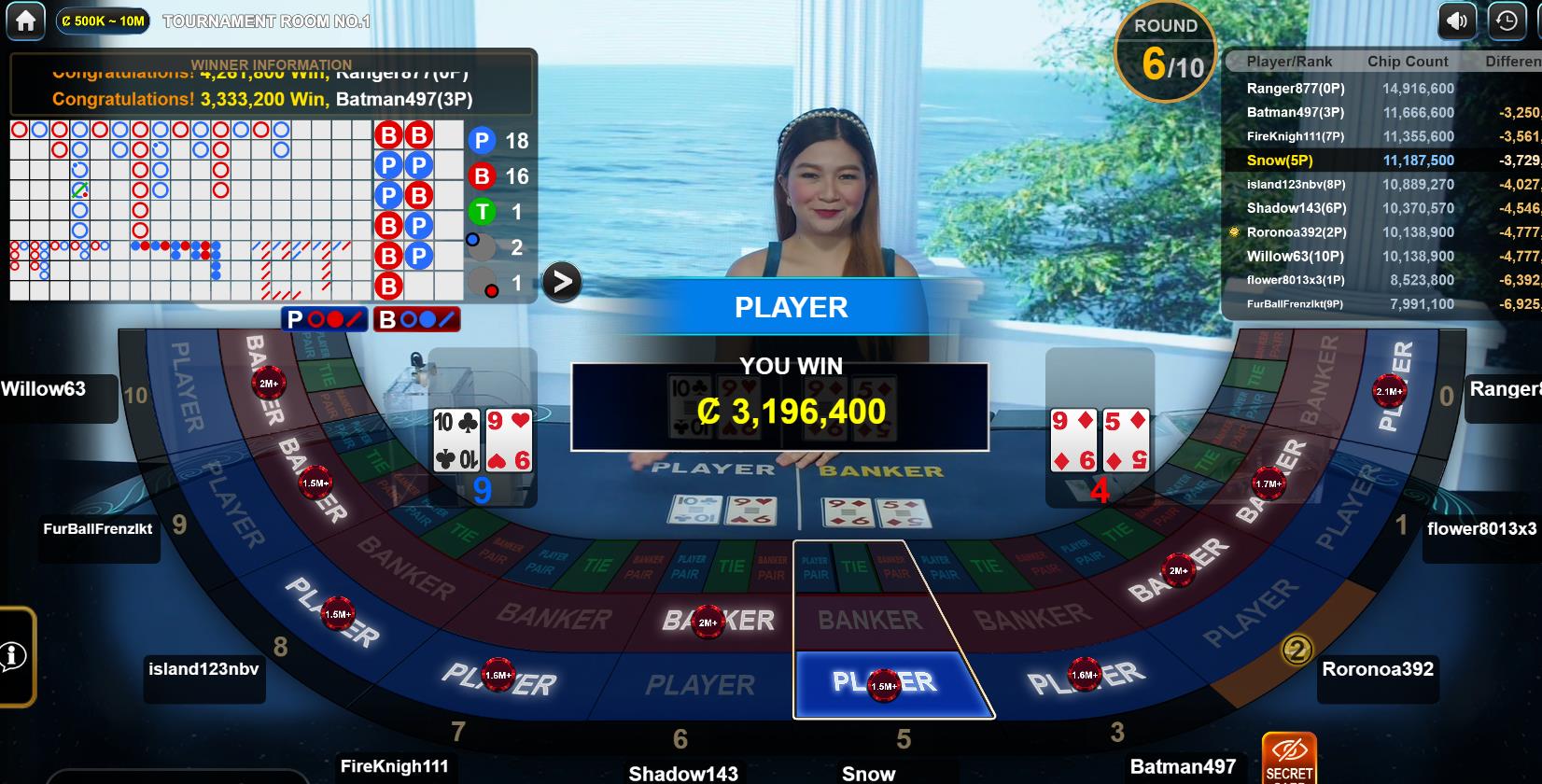The image size is (1542, 784).
Task: Open the info panel button
Action: click(x=13, y=656)
